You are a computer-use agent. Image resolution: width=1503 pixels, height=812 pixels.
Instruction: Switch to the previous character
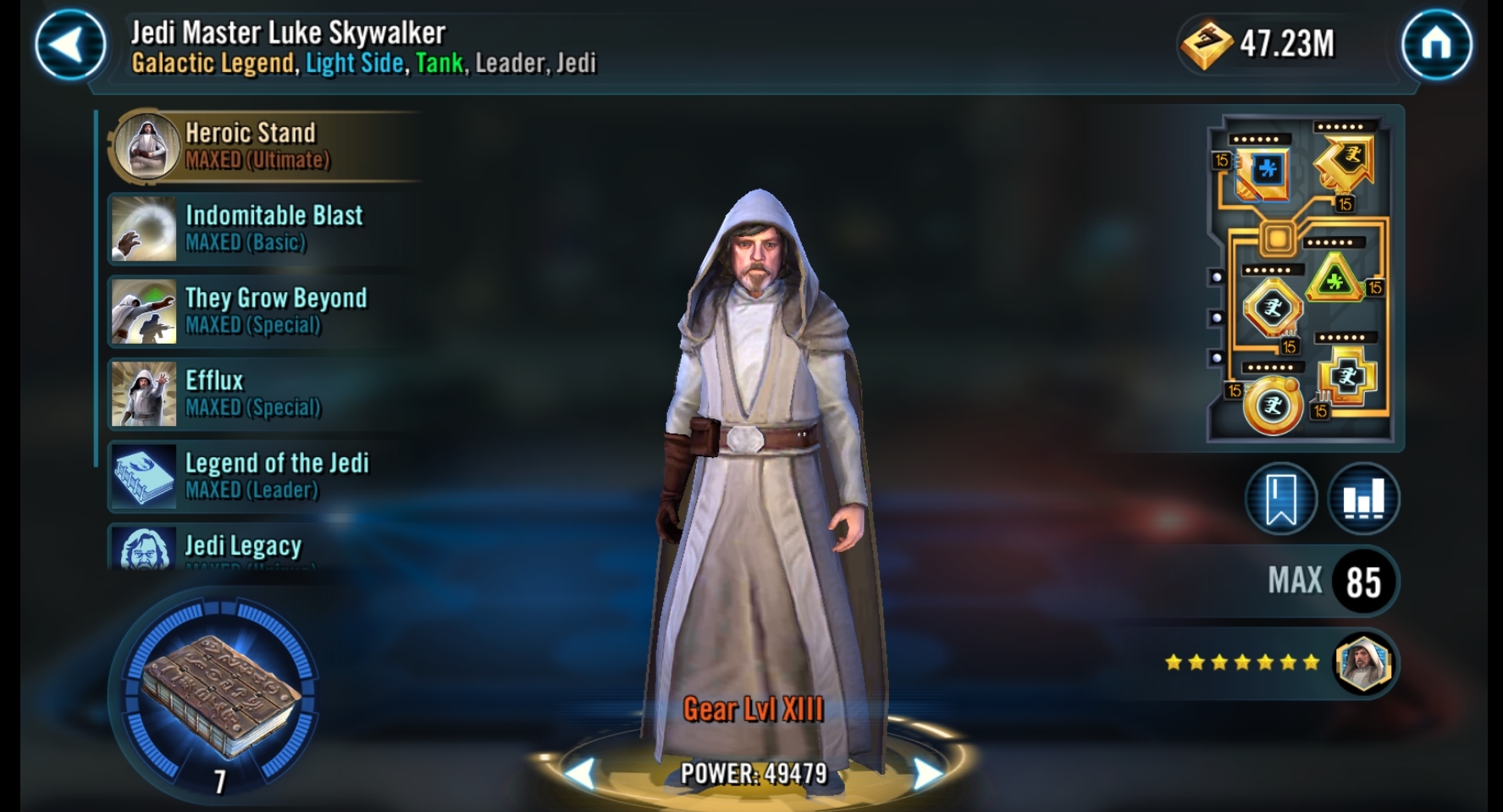tap(579, 772)
